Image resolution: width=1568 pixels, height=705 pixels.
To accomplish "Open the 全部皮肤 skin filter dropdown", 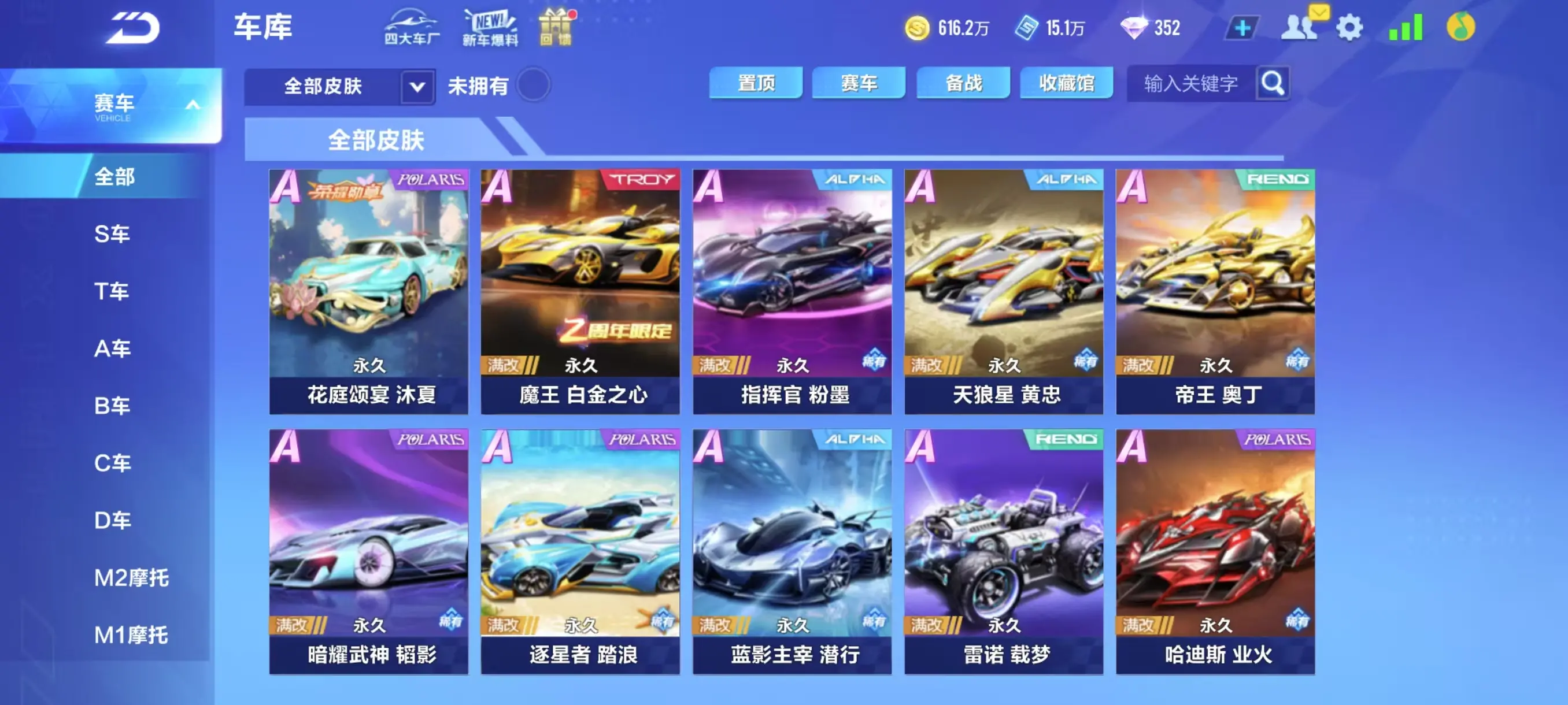I will (416, 86).
